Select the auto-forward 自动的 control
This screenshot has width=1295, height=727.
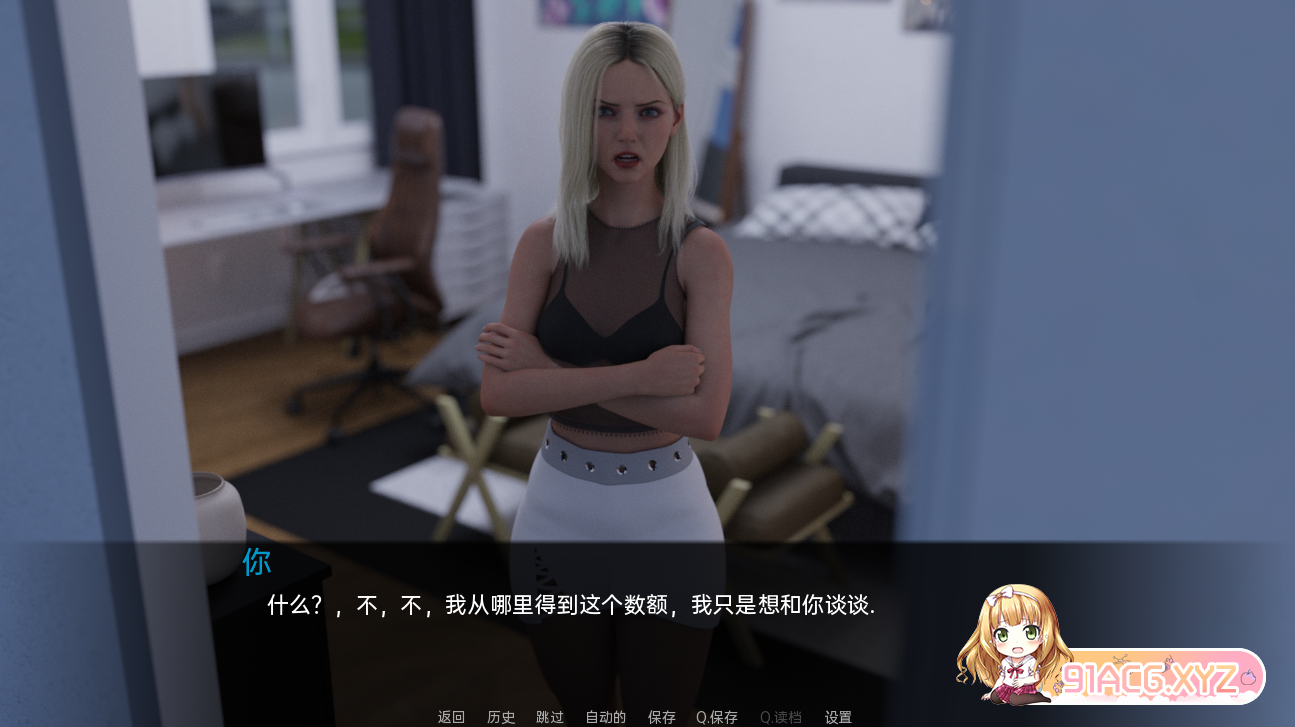click(604, 717)
